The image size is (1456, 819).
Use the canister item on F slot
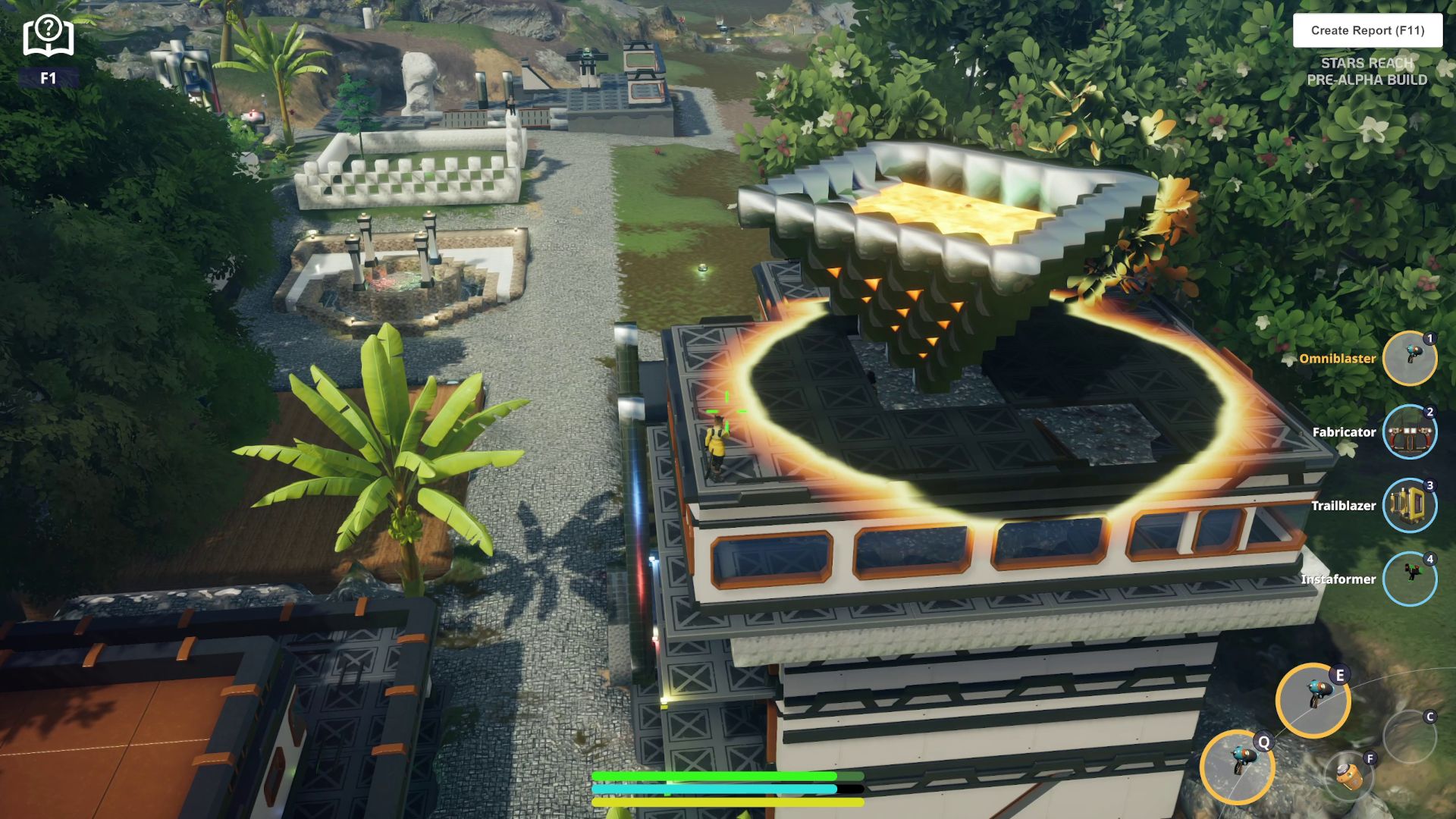coord(1350,776)
